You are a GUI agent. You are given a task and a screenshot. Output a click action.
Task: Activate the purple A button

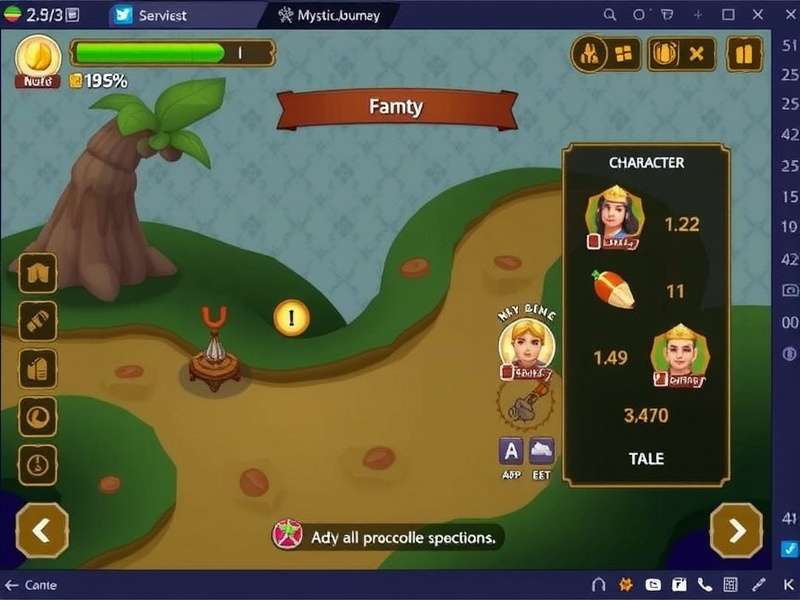coord(511,450)
